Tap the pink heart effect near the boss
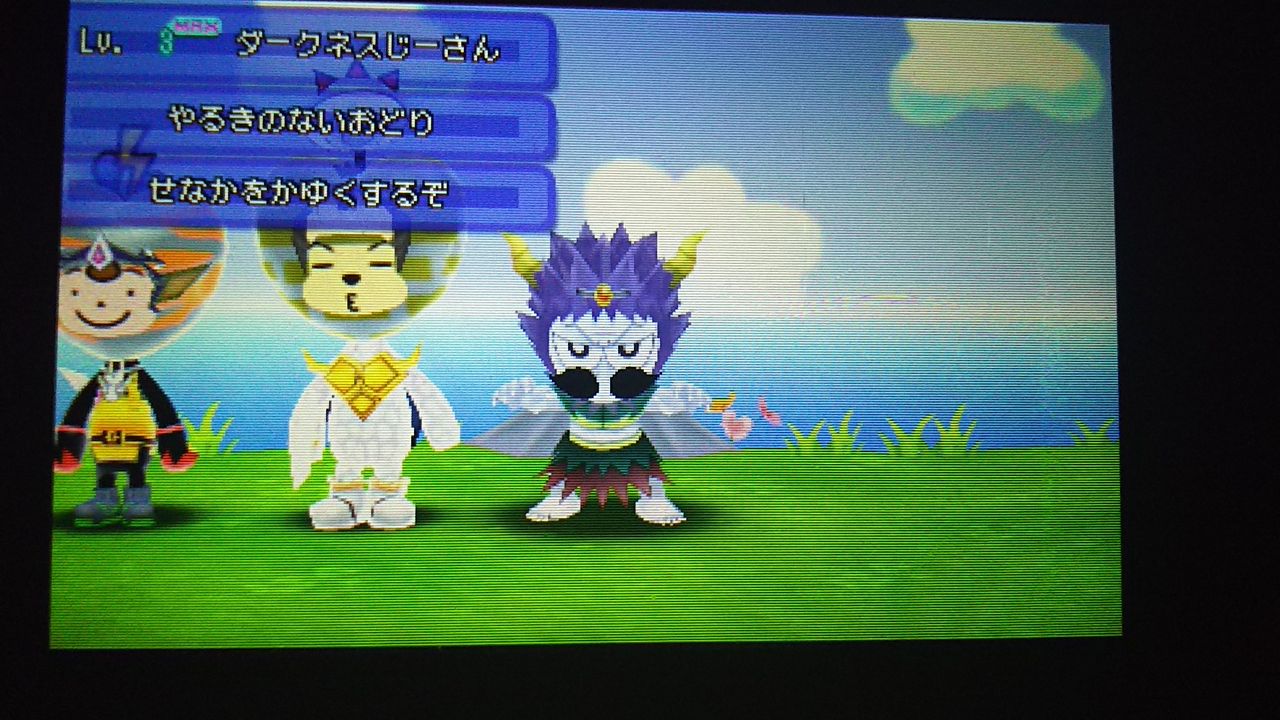This screenshot has height=720, width=1280. 737,425
